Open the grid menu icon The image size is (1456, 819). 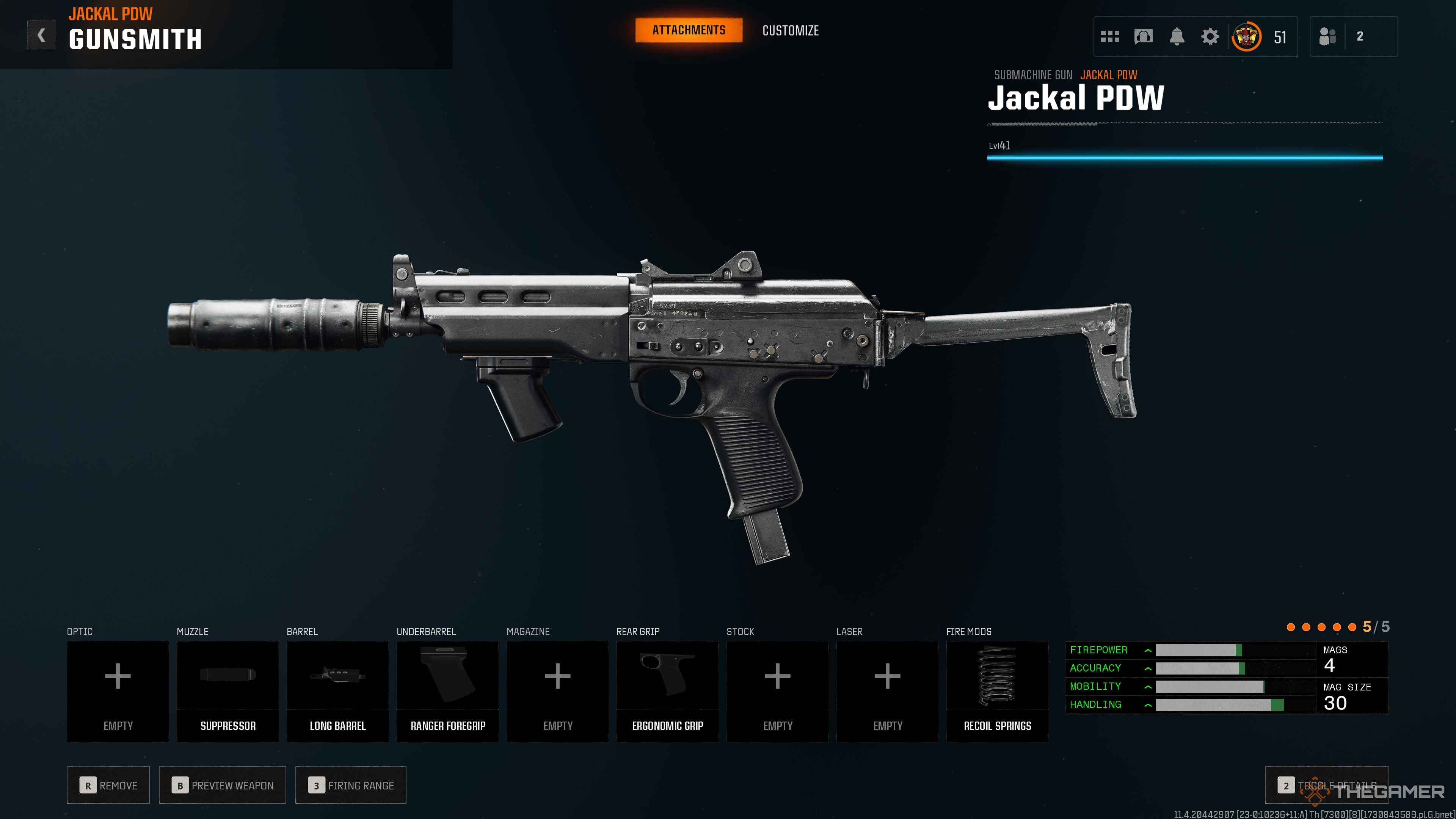pyautogui.click(x=1109, y=37)
